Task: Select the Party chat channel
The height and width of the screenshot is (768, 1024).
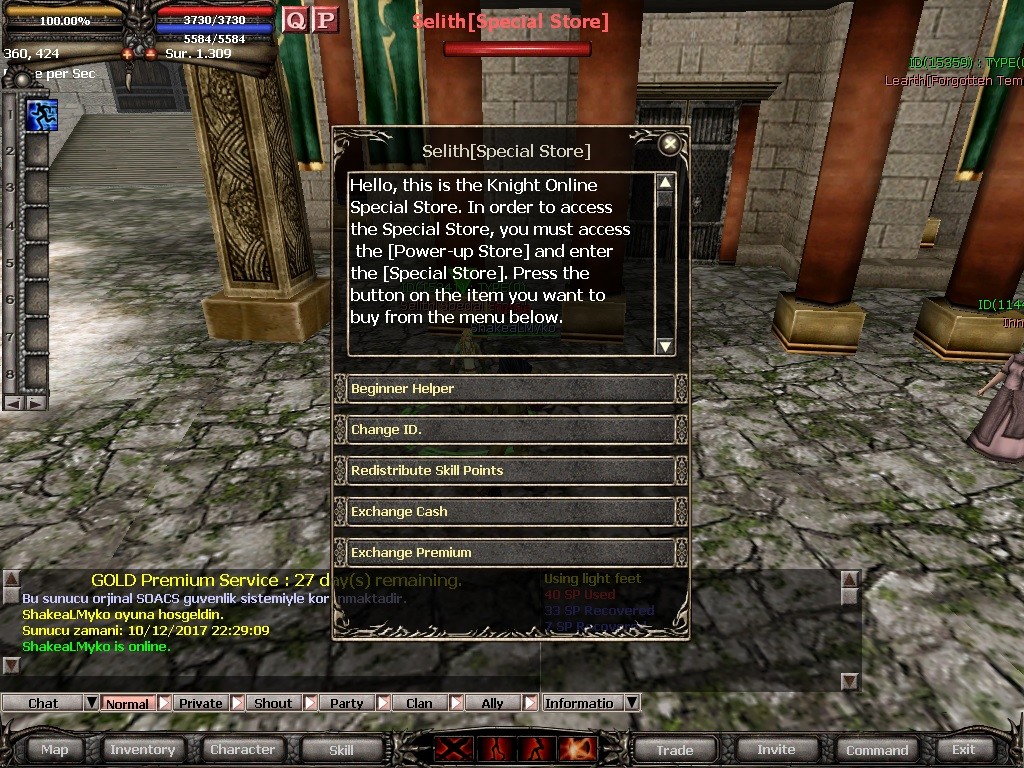Action: 347,703
